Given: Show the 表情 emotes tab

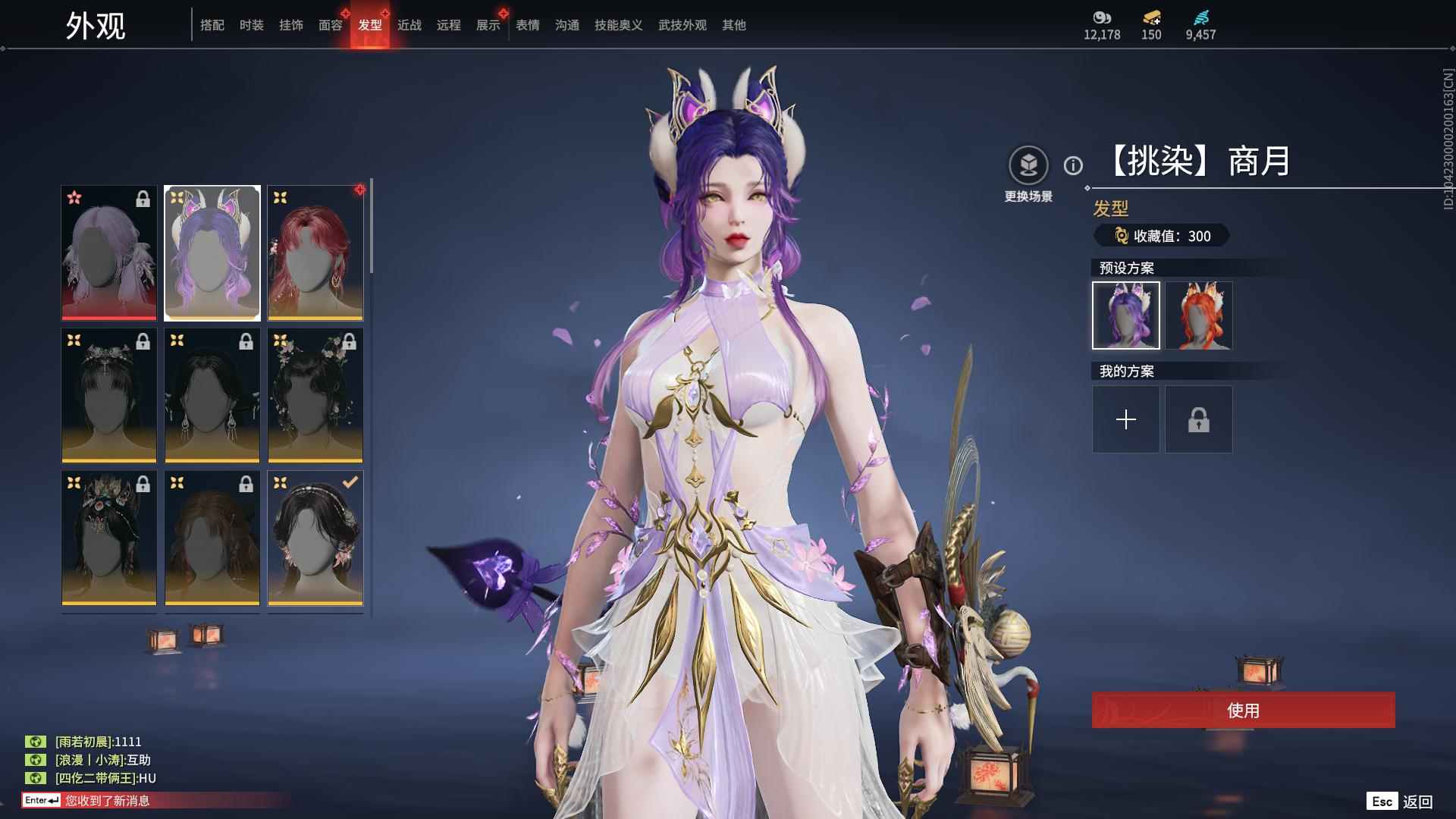Looking at the screenshot, I should click(528, 25).
